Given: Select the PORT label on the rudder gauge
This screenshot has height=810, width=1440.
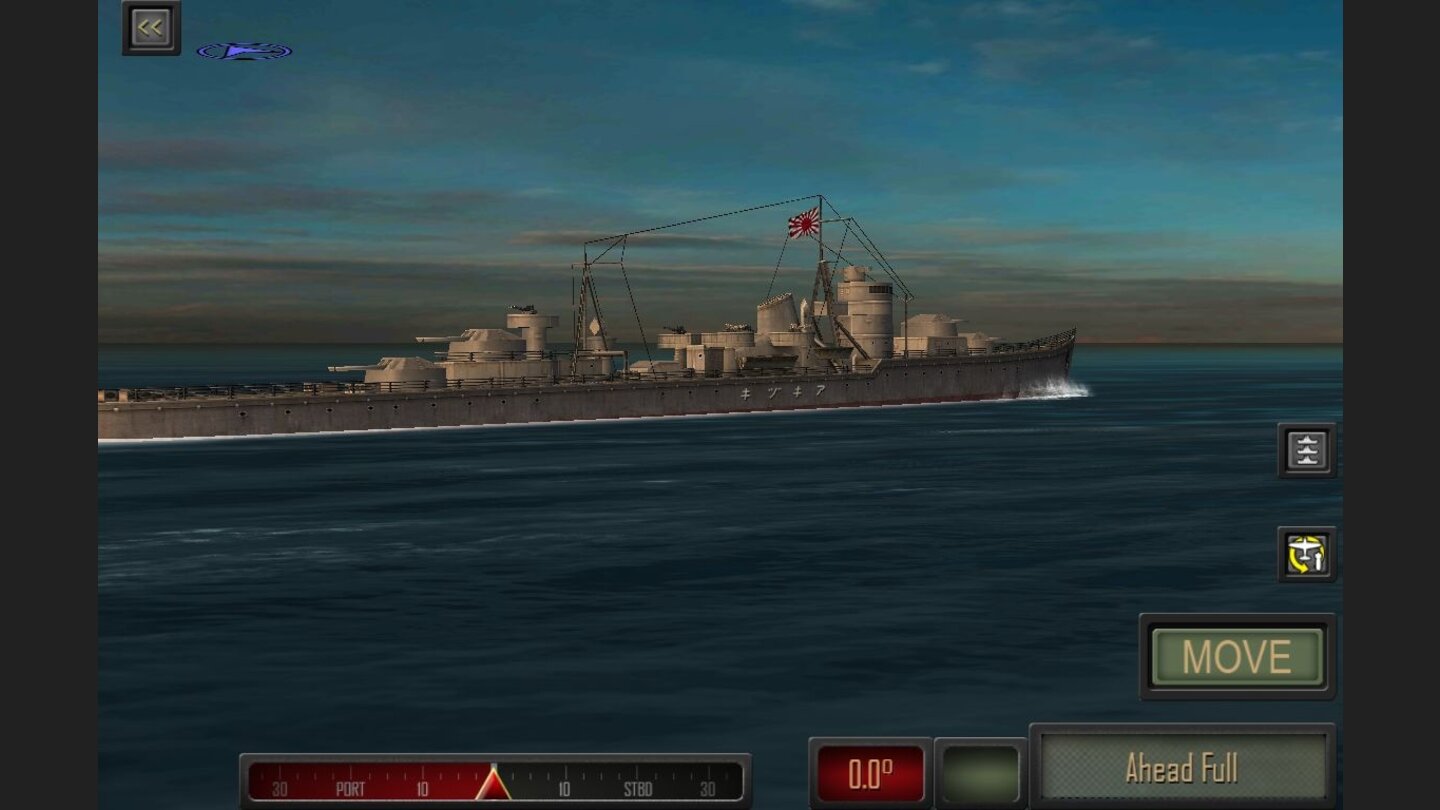Looking at the screenshot, I should point(352,788).
